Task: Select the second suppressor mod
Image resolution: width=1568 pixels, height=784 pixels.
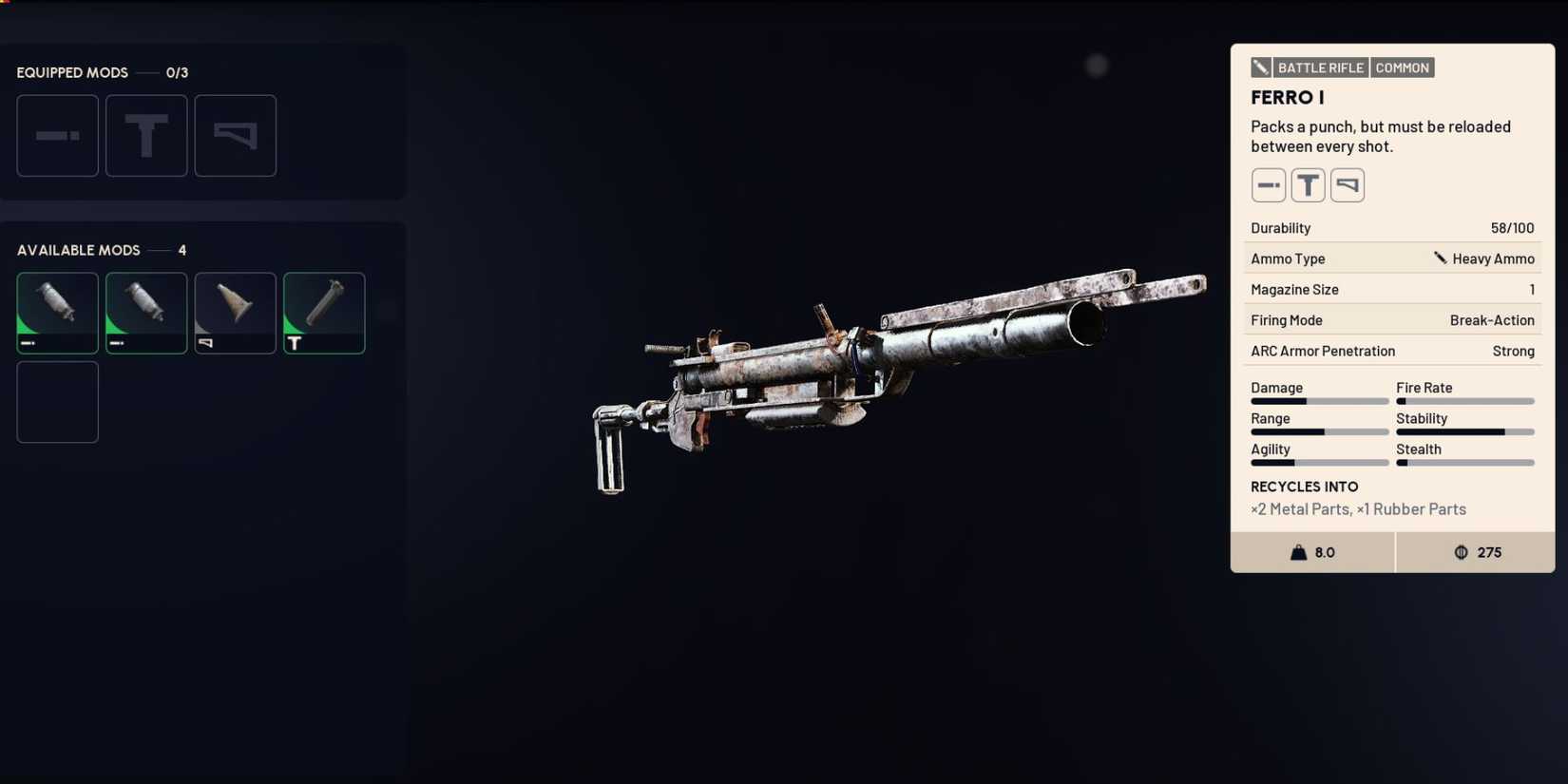Action: click(x=146, y=313)
